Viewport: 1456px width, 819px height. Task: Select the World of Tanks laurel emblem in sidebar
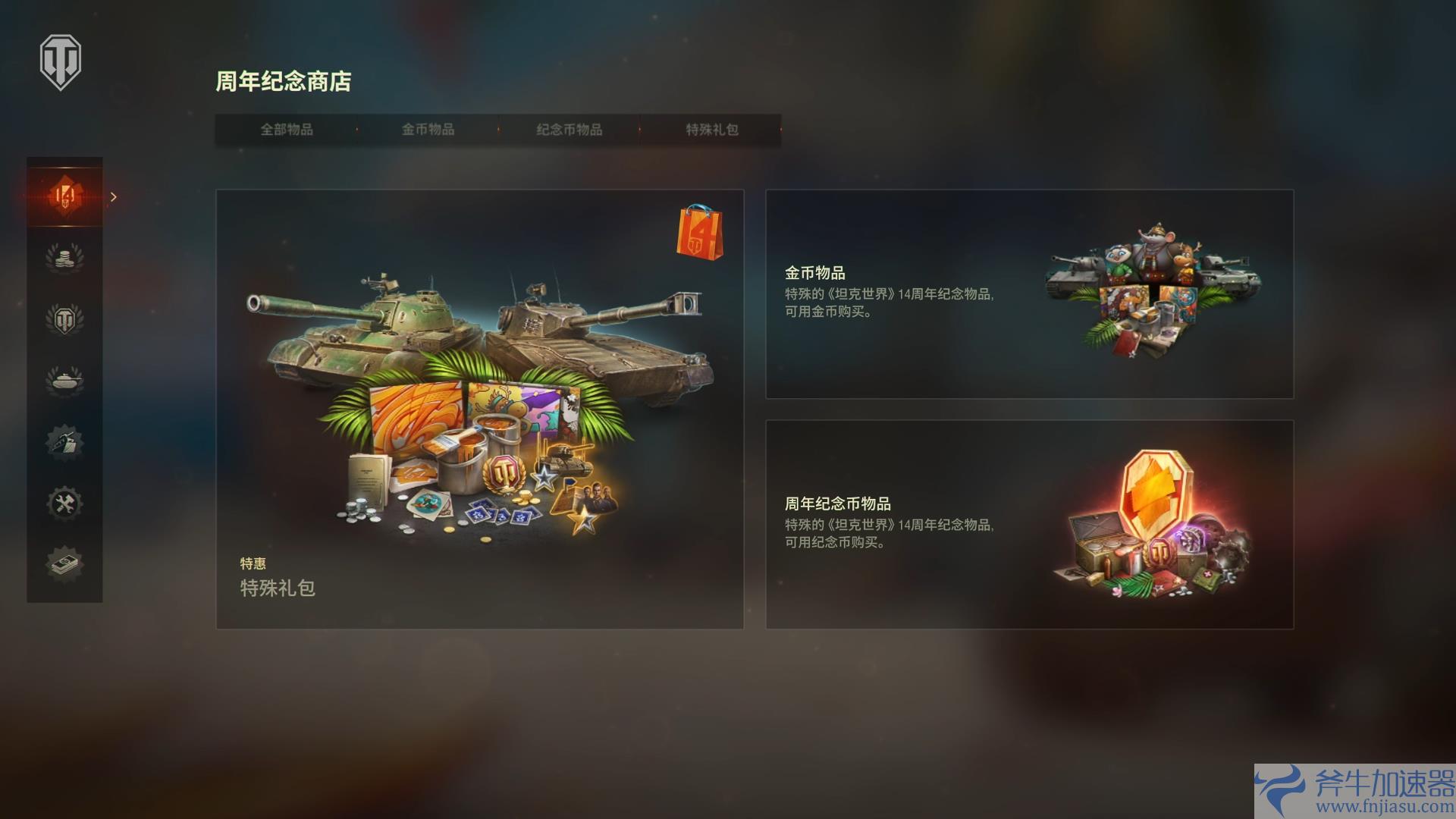point(64,318)
